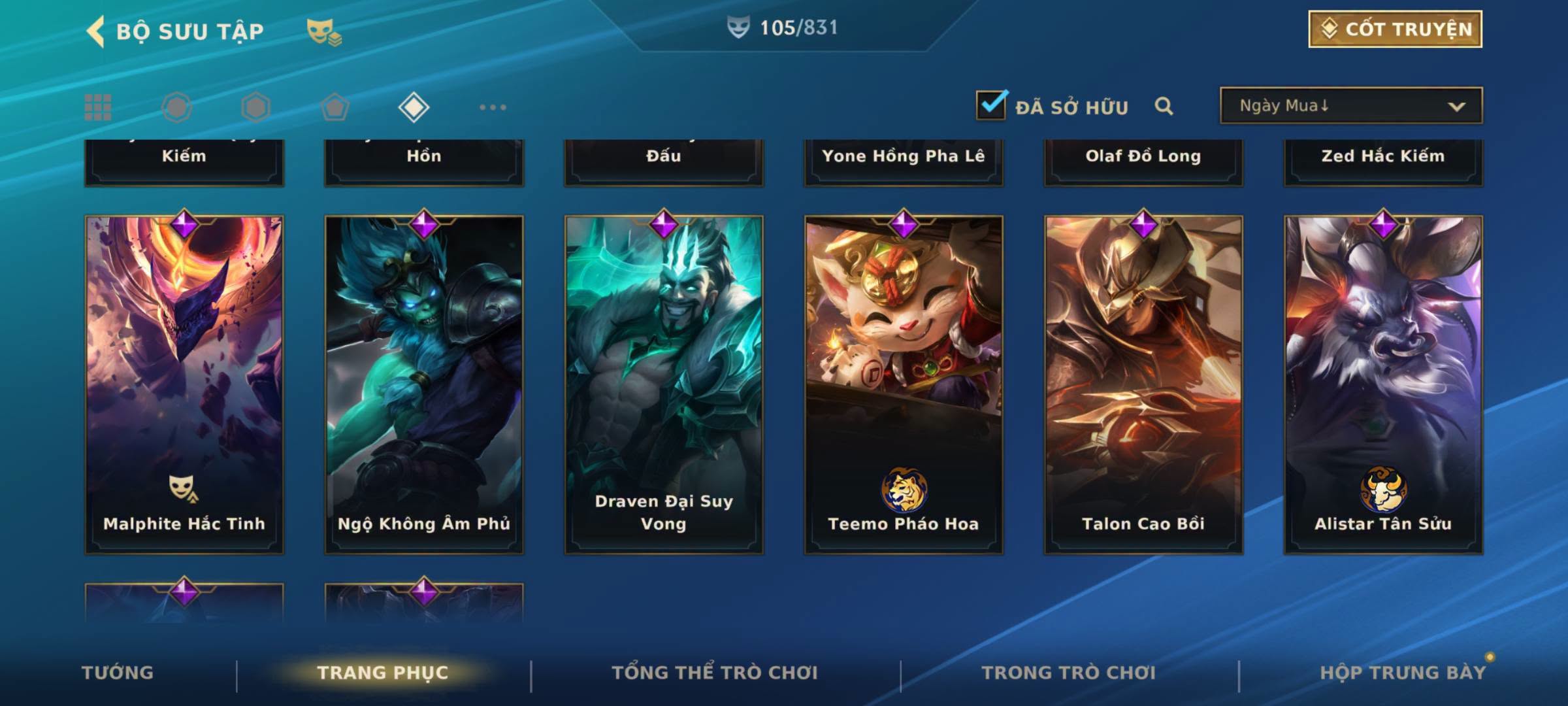Open the Cốt Truyện button
Screen dimensions: 1568x706
point(1395,29)
